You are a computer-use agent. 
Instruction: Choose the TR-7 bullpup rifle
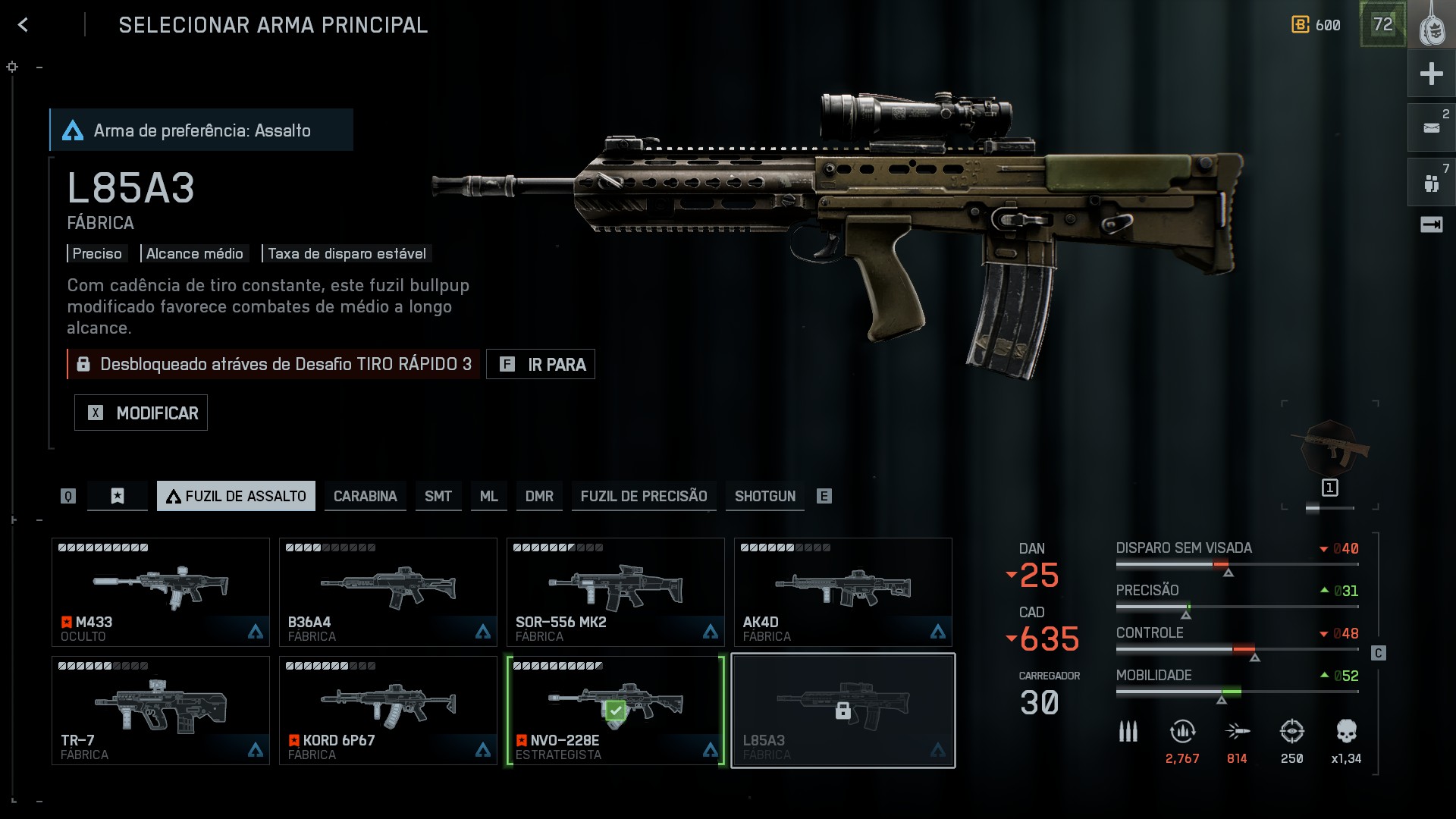click(x=161, y=711)
